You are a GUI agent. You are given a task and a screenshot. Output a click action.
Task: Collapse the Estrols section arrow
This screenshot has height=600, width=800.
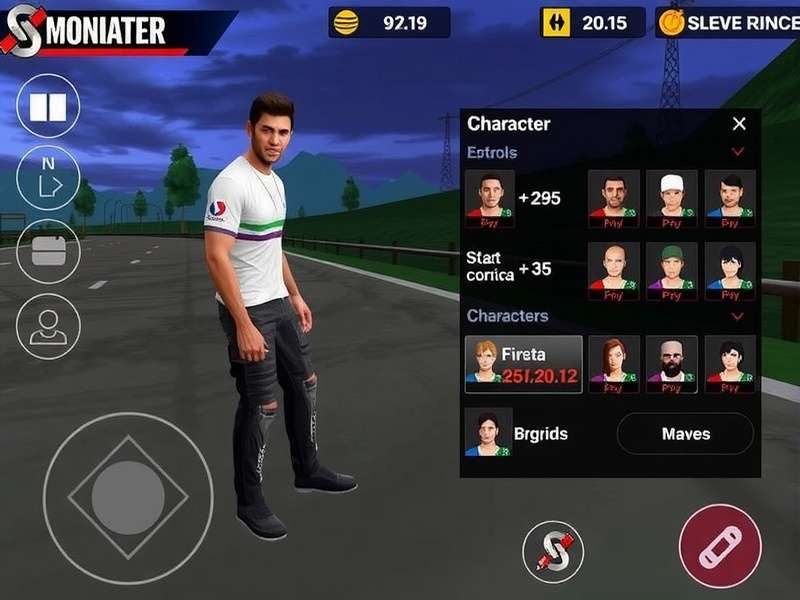pyautogui.click(x=738, y=153)
